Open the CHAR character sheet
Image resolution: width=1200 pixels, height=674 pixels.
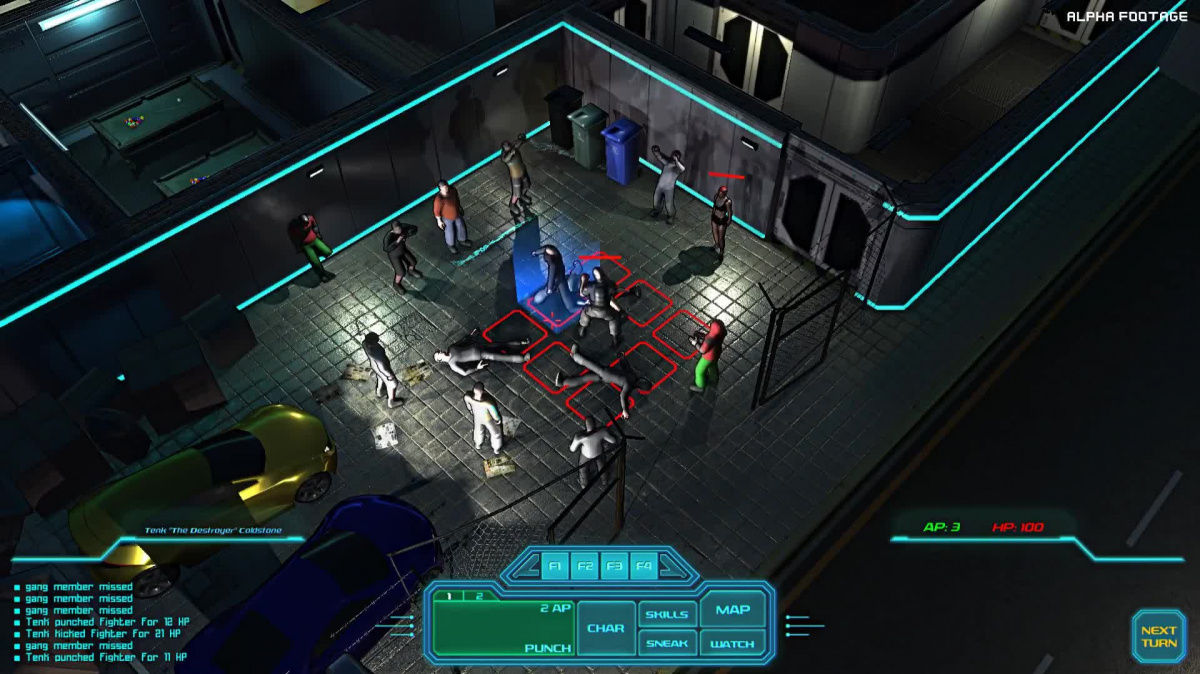606,628
